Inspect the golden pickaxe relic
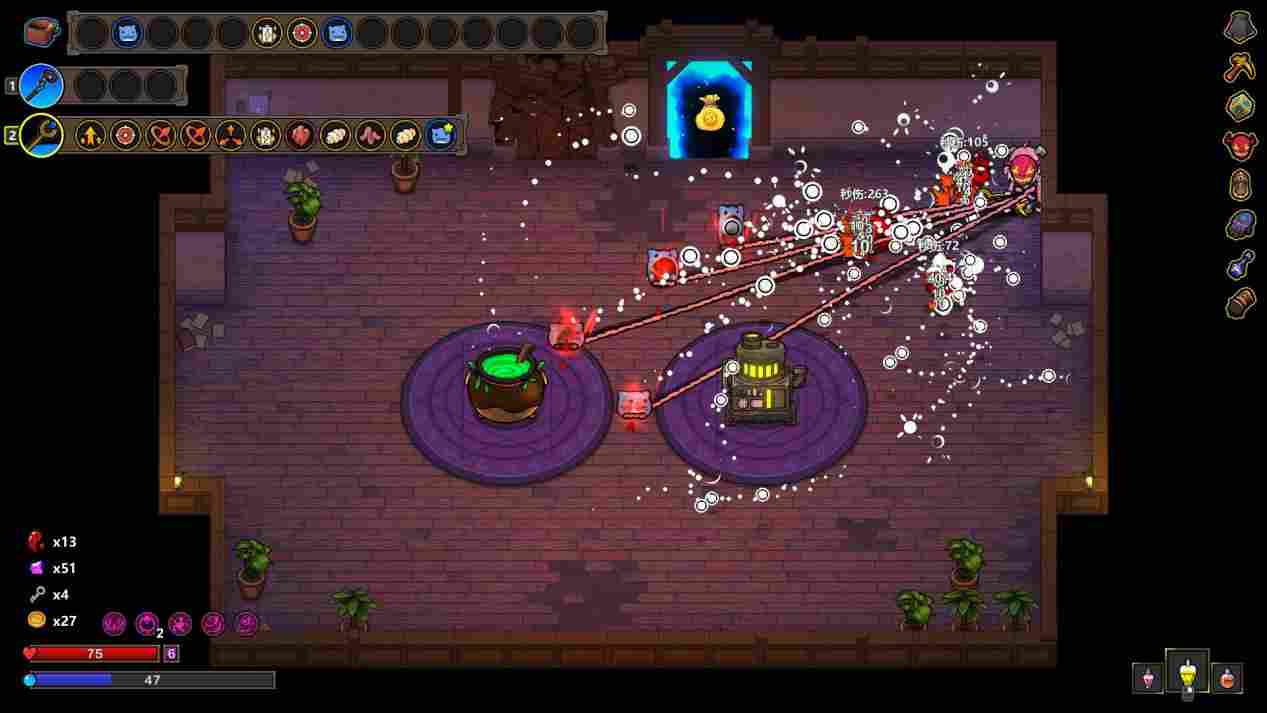Viewport: 1267px width, 713px height. click(x=1240, y=67)
